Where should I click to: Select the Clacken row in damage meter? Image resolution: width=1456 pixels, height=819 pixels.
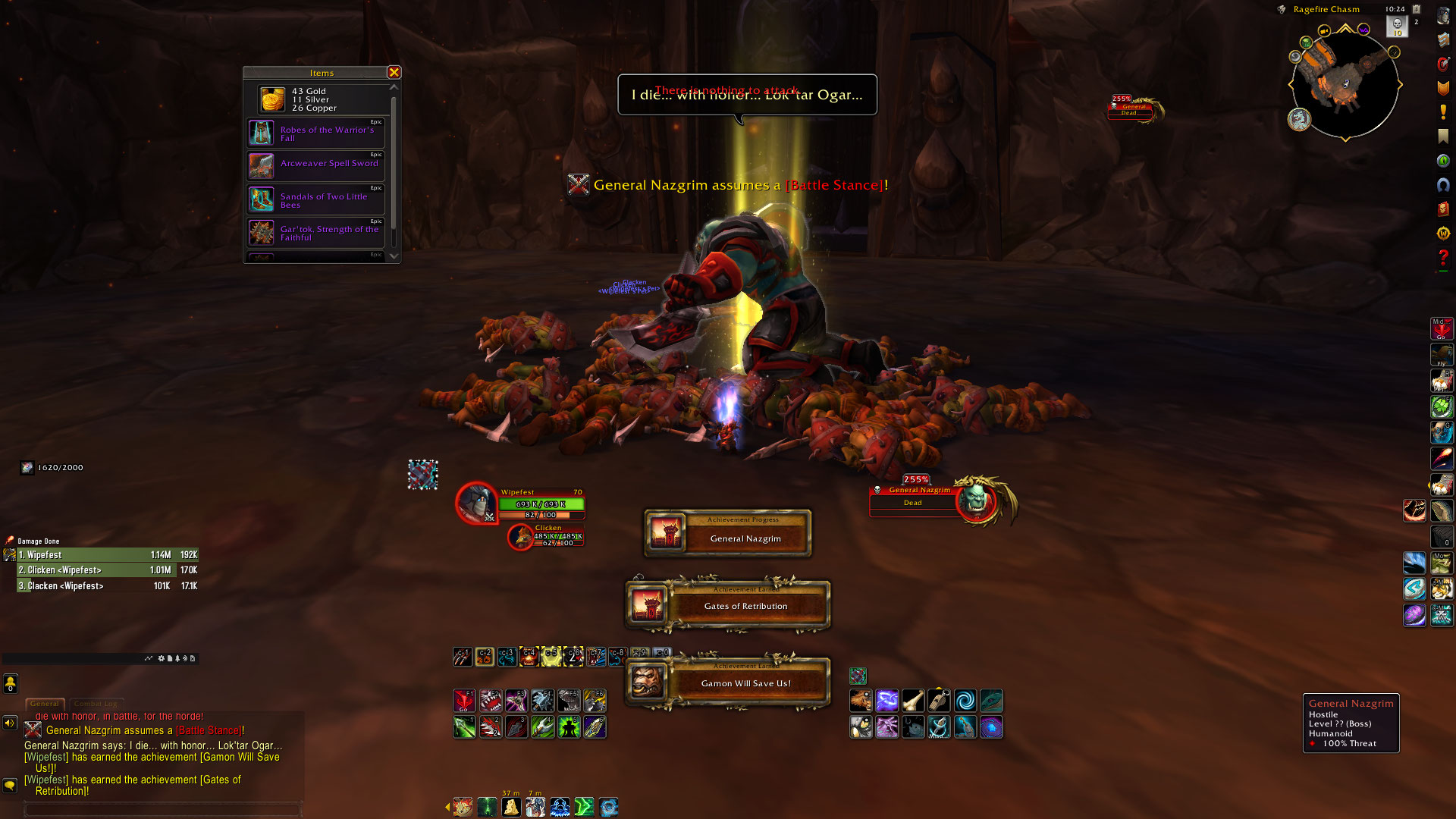pos(106,586)
